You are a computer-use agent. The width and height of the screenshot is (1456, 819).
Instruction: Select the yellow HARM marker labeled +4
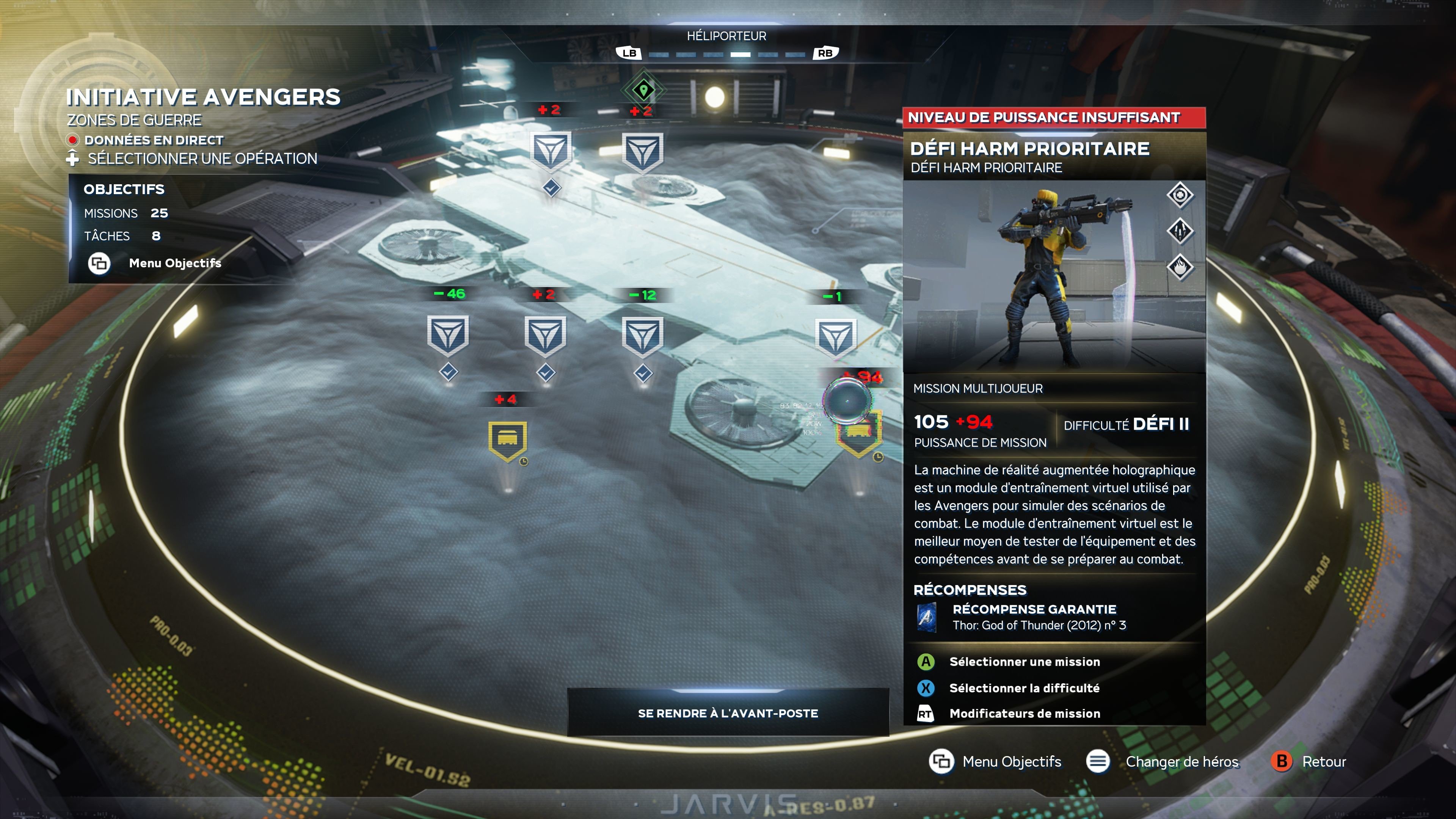(x=507, y=440)
